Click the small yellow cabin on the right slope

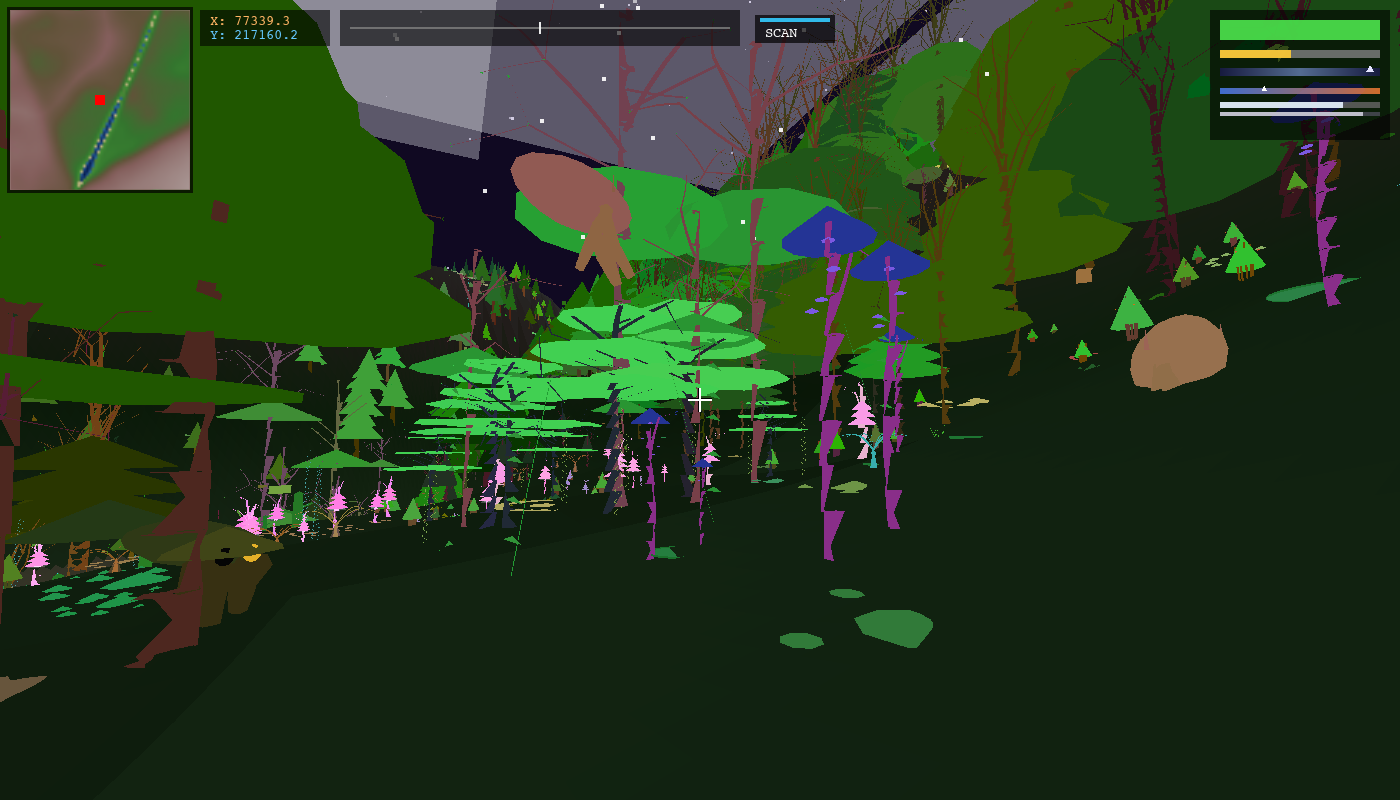click(x=1085, y=277)
